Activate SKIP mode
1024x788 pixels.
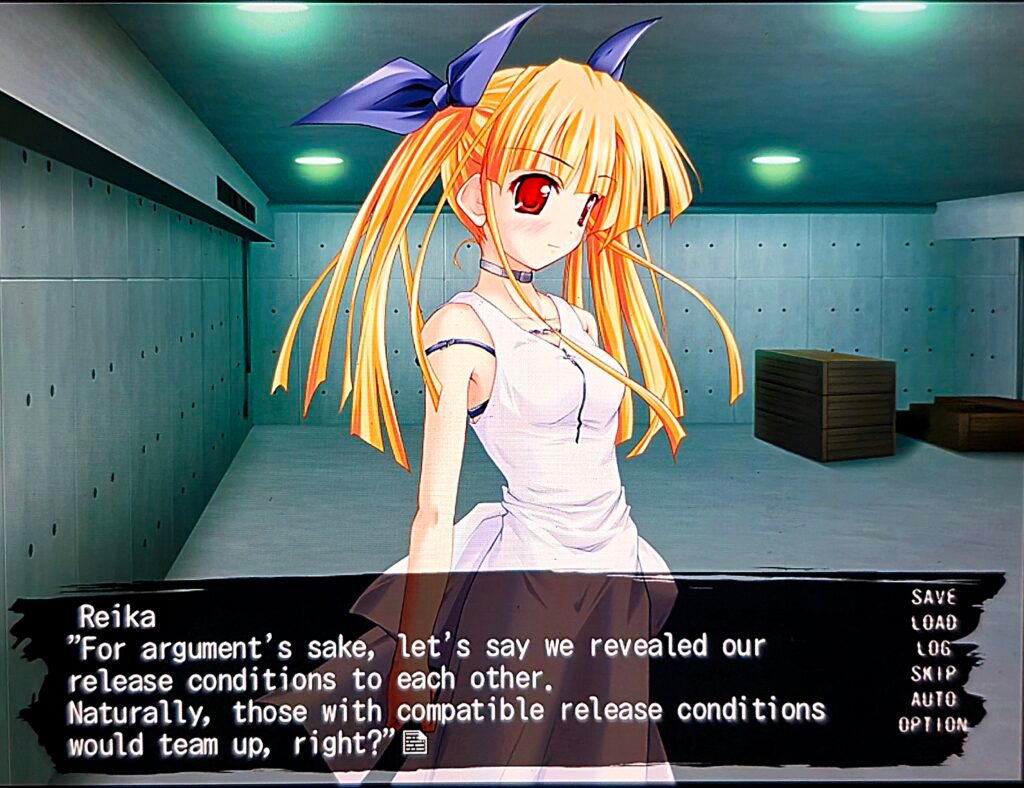click(933, 673)
